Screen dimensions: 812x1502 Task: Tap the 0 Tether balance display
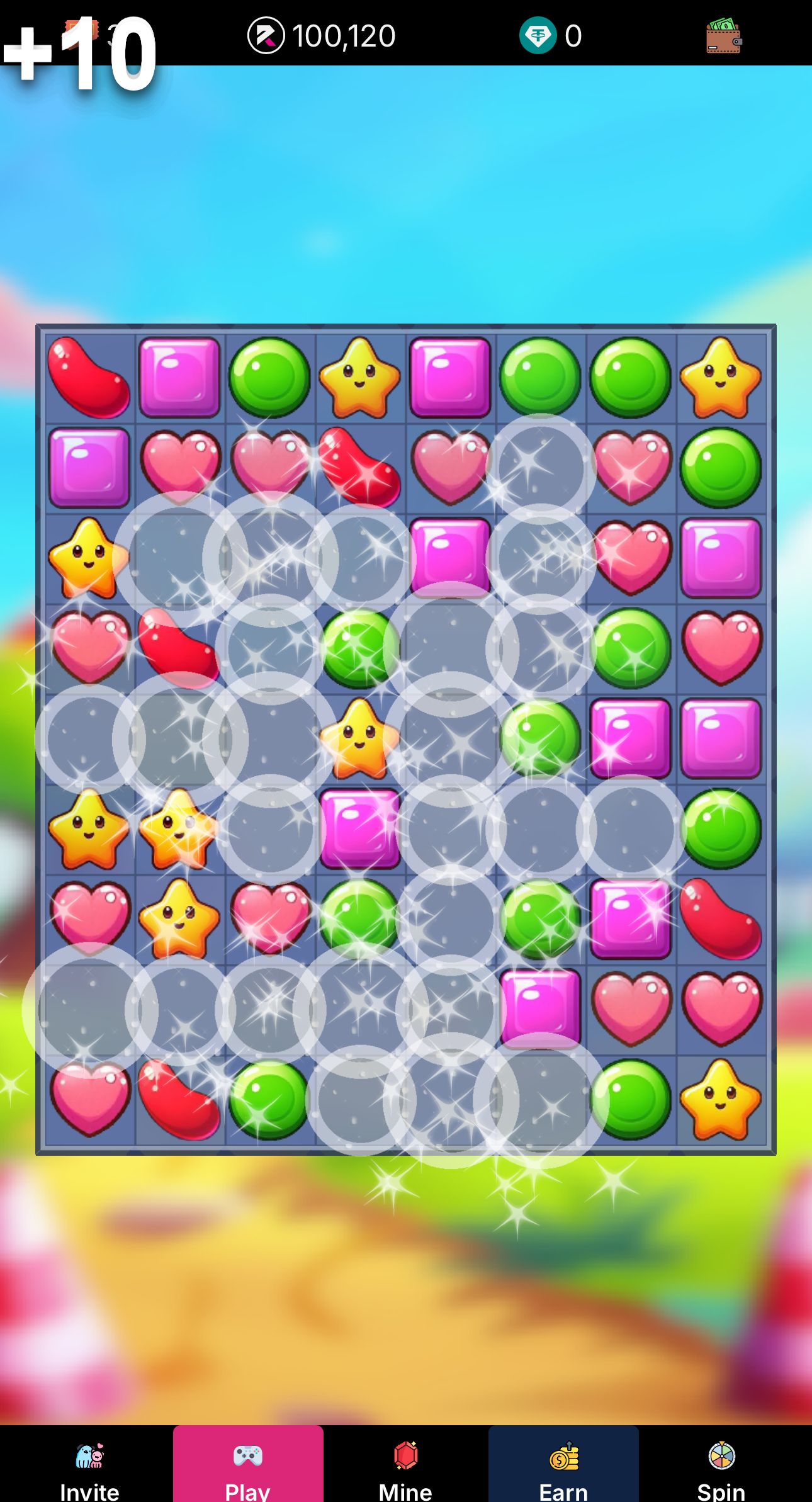pos(575,36)
